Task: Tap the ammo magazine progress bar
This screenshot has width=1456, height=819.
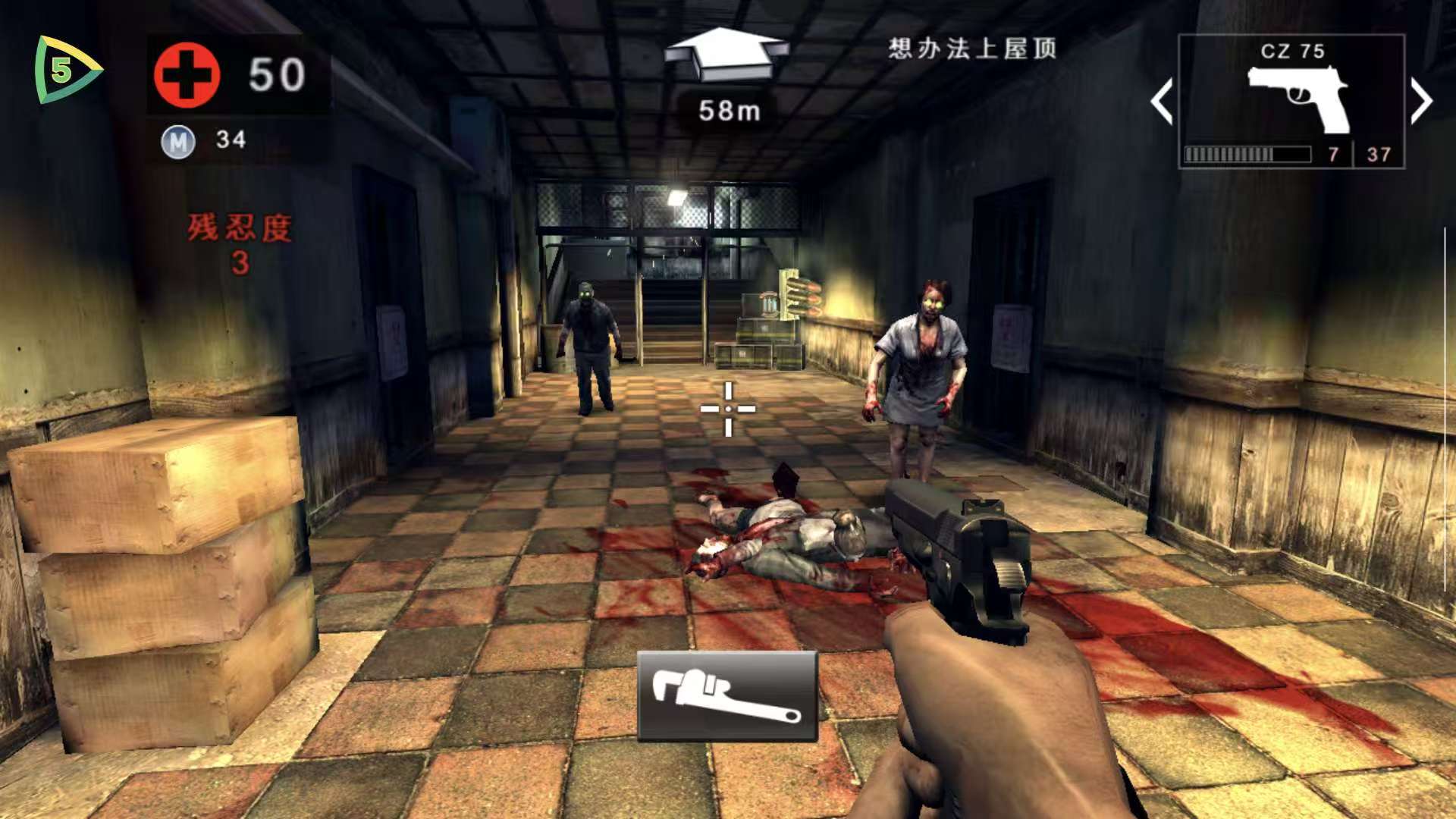Action: [x=1250, y=153]
